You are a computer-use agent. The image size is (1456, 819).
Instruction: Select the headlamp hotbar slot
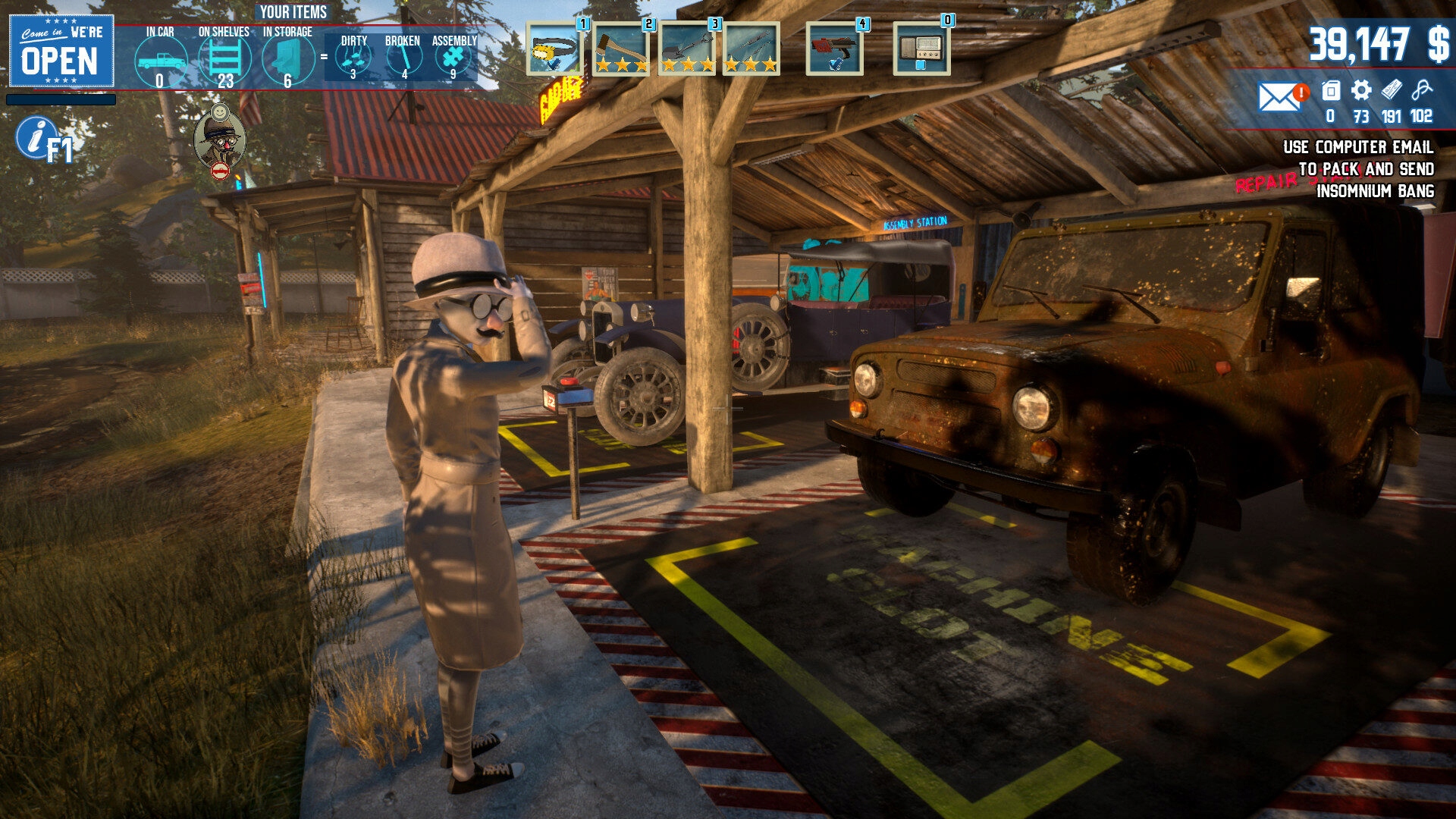pos(554,49)
